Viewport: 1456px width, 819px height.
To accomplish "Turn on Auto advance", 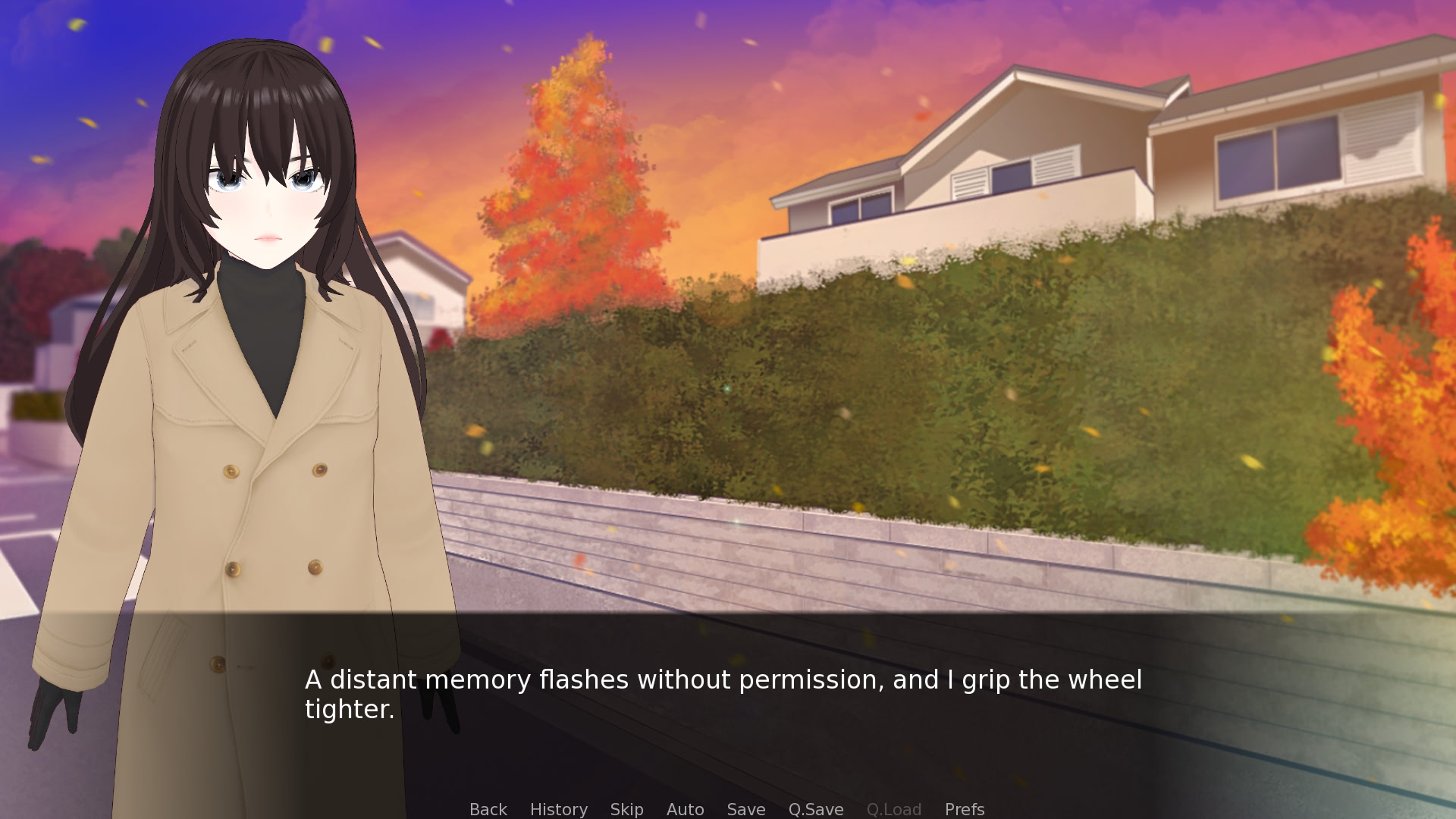I will 685,809.
